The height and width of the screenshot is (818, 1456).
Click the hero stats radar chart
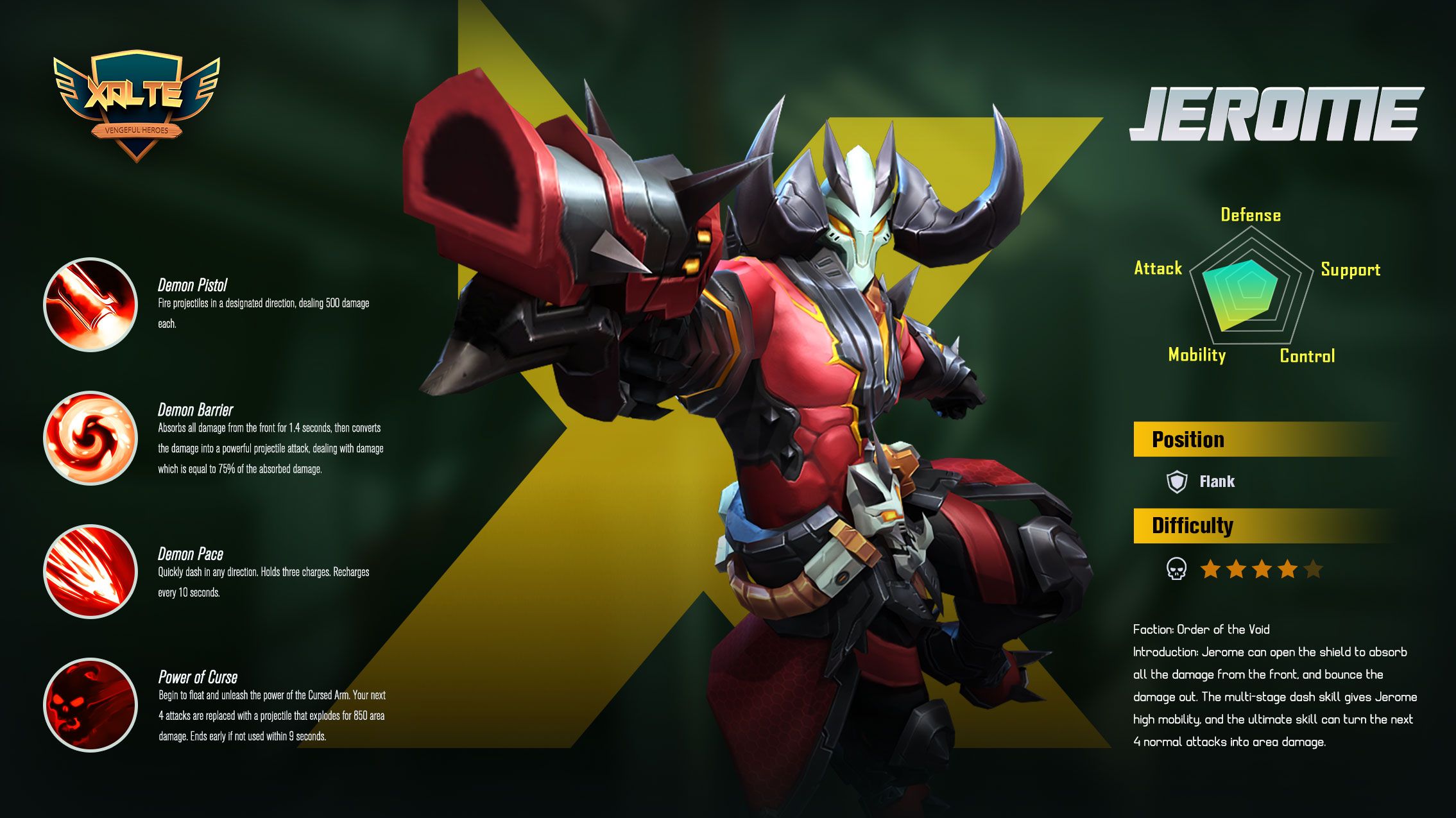1250,290
